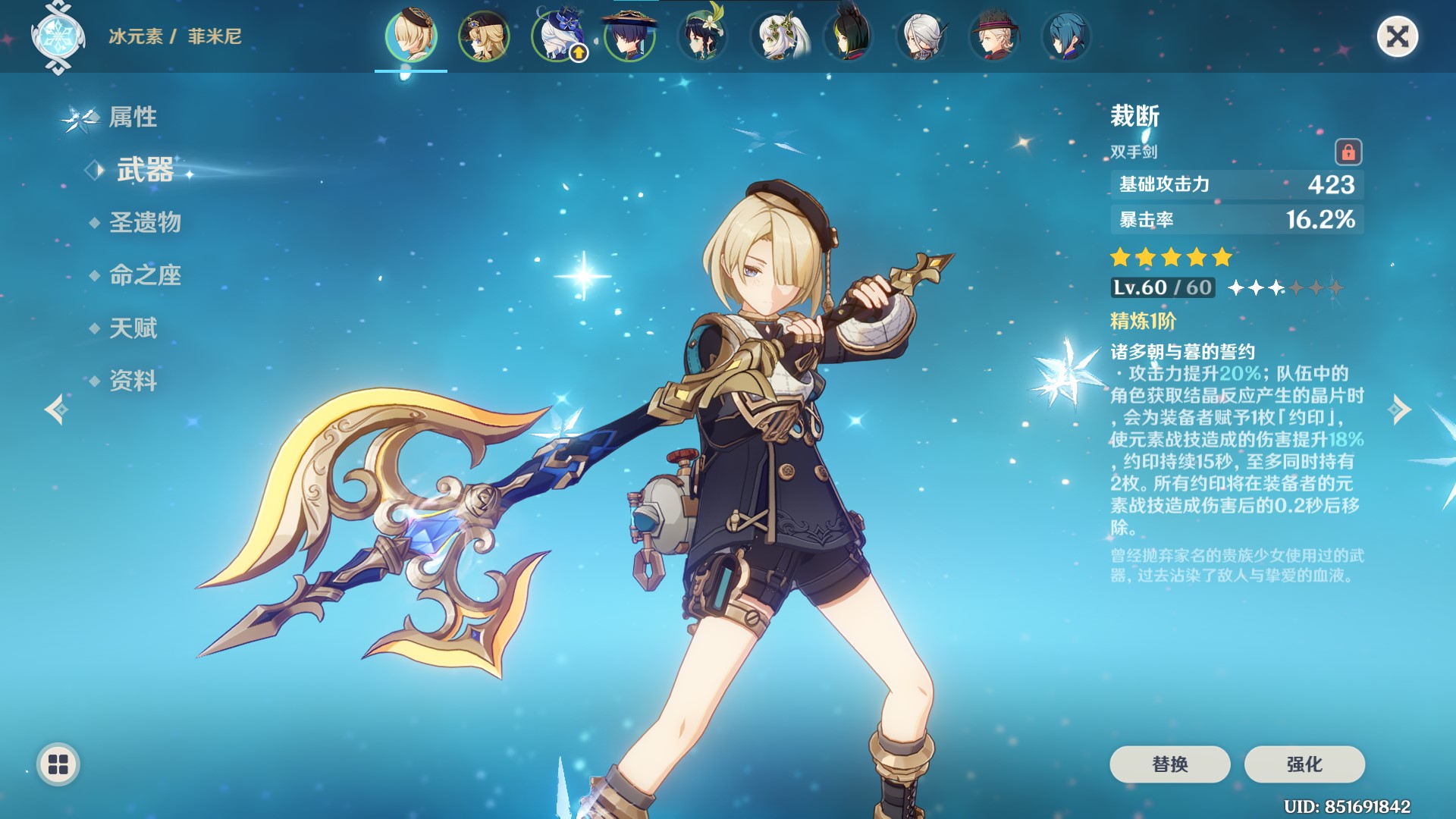This screenshot has height=819, width=1456.
Task: Go to the next character arrow
Action: point(1400,409)
